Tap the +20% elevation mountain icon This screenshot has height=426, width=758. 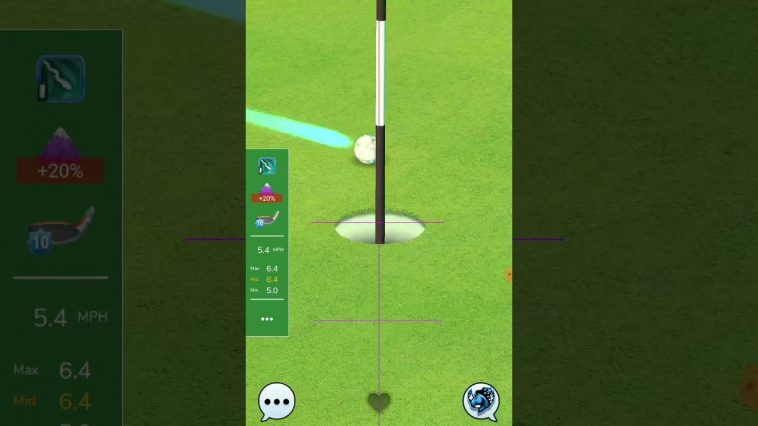click(x=267, y=192)
